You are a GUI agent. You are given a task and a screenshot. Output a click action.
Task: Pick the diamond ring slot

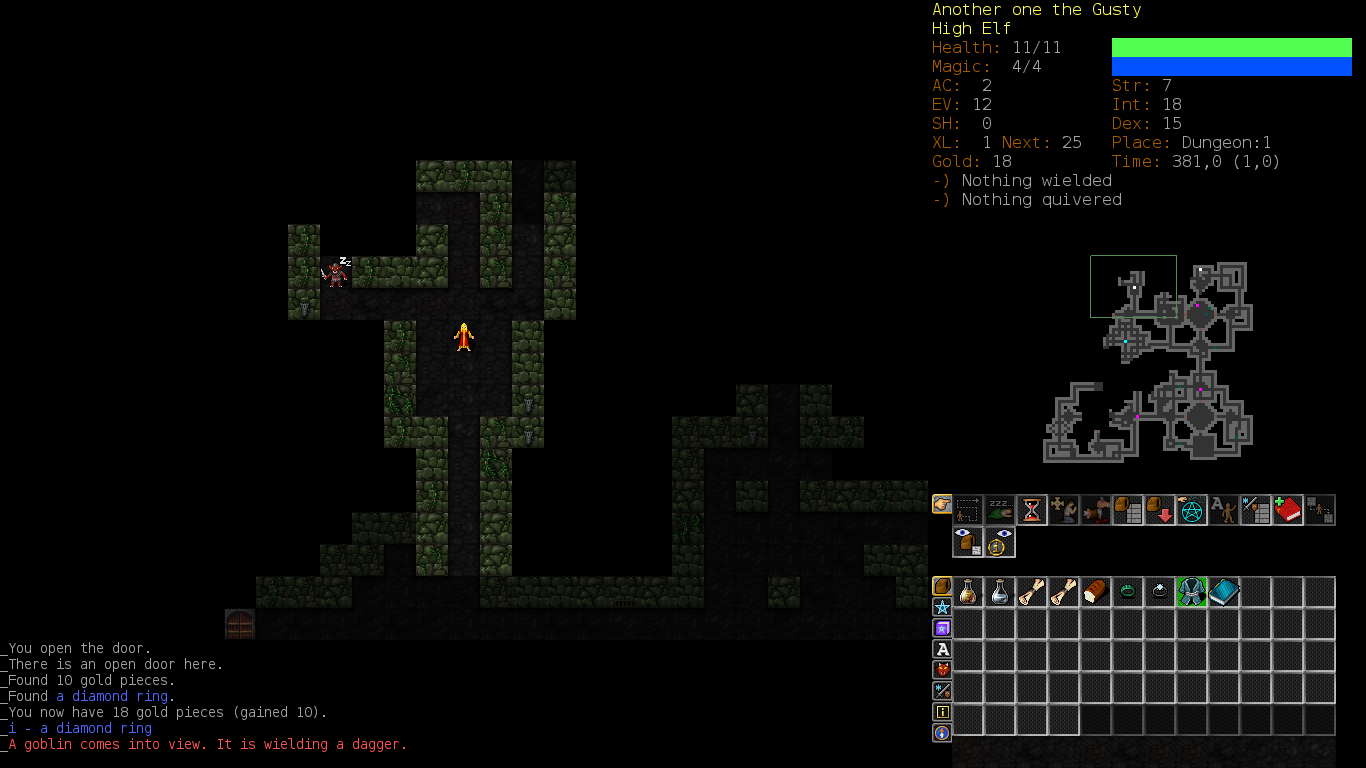click(1160, 592)
